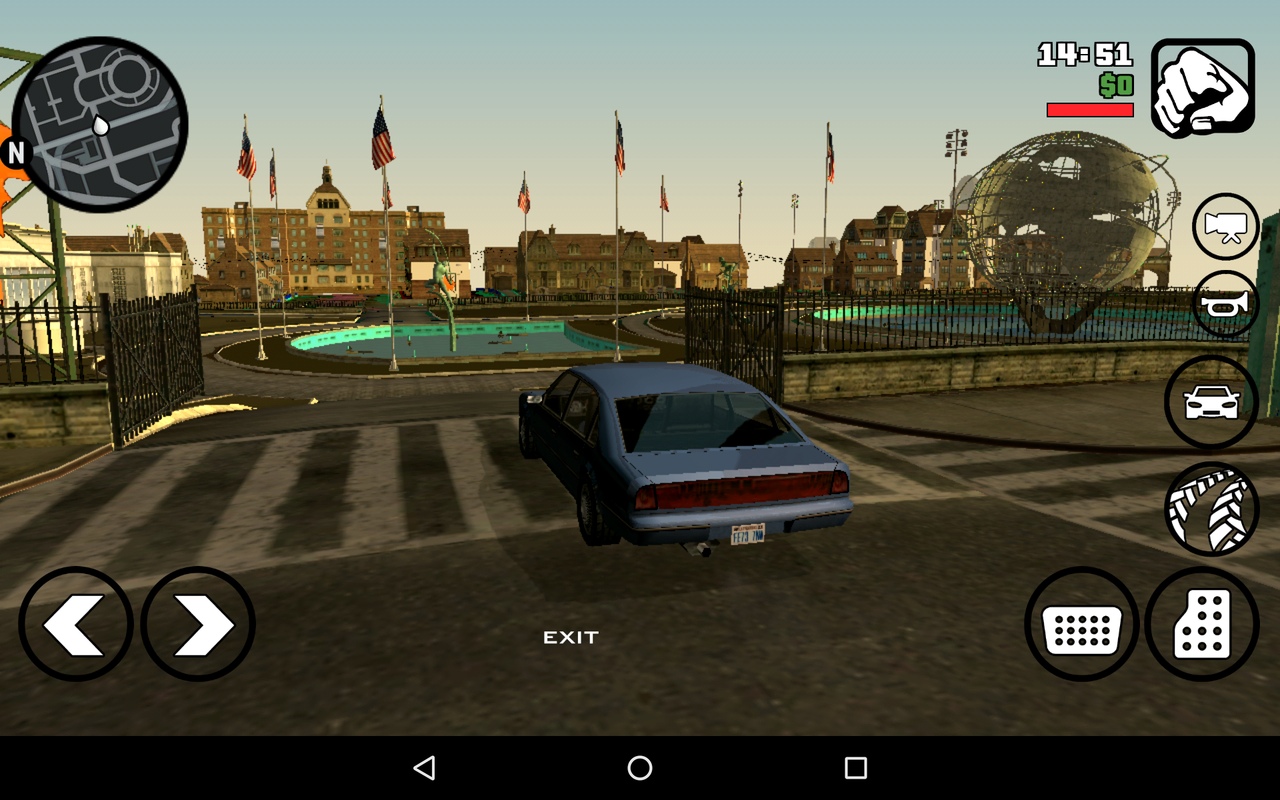This screenshot has height=800, width=1280.
Task: Steer right with the right arrow button
Action: [198, 624]
